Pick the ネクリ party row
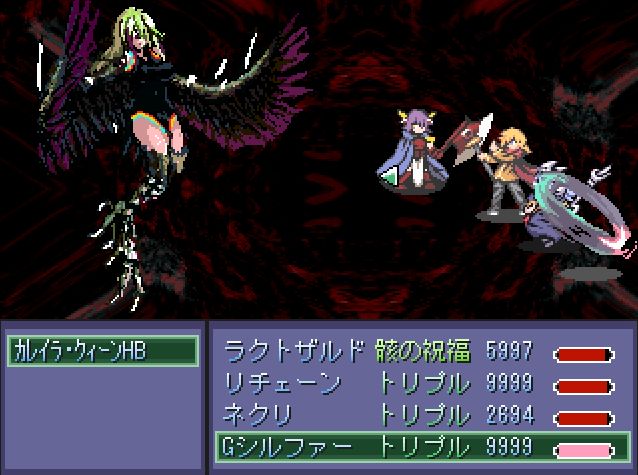The image size is (638, 475). pyautogui.click(x=420, y=415)
